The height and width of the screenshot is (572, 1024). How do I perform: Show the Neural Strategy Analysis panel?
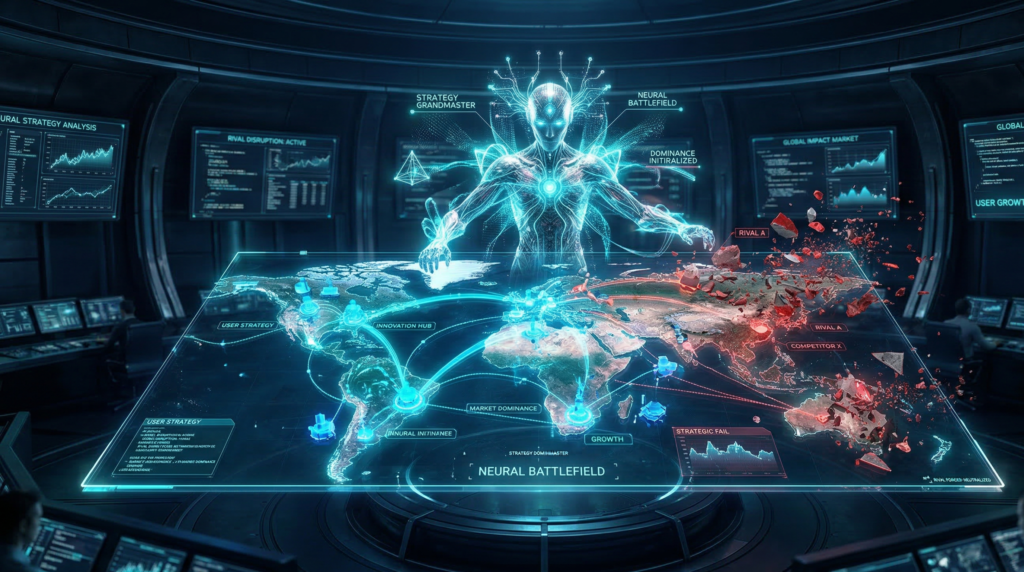63,164
